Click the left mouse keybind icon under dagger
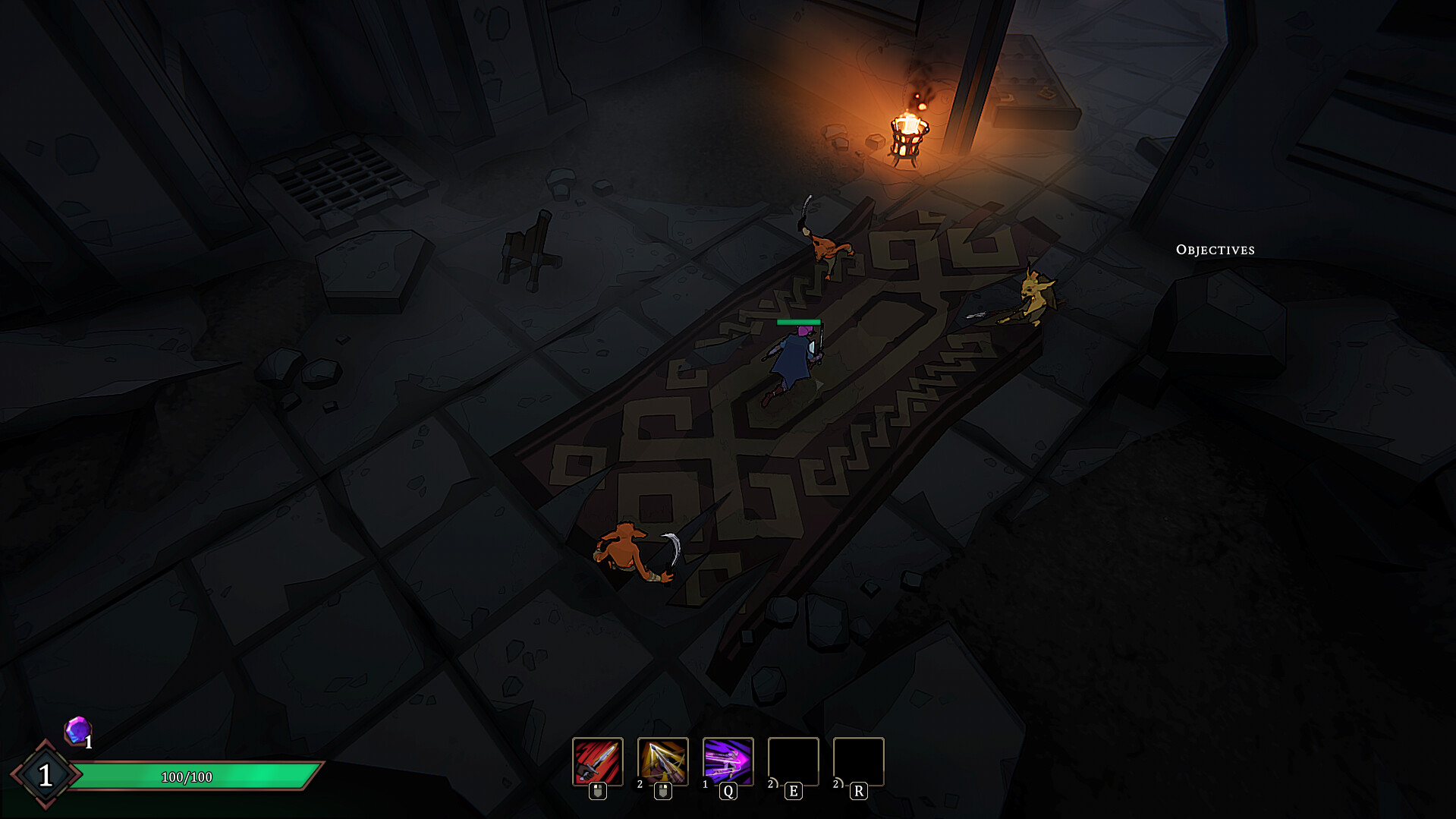This screenshot has height=819, width=1456. [597, 791]
